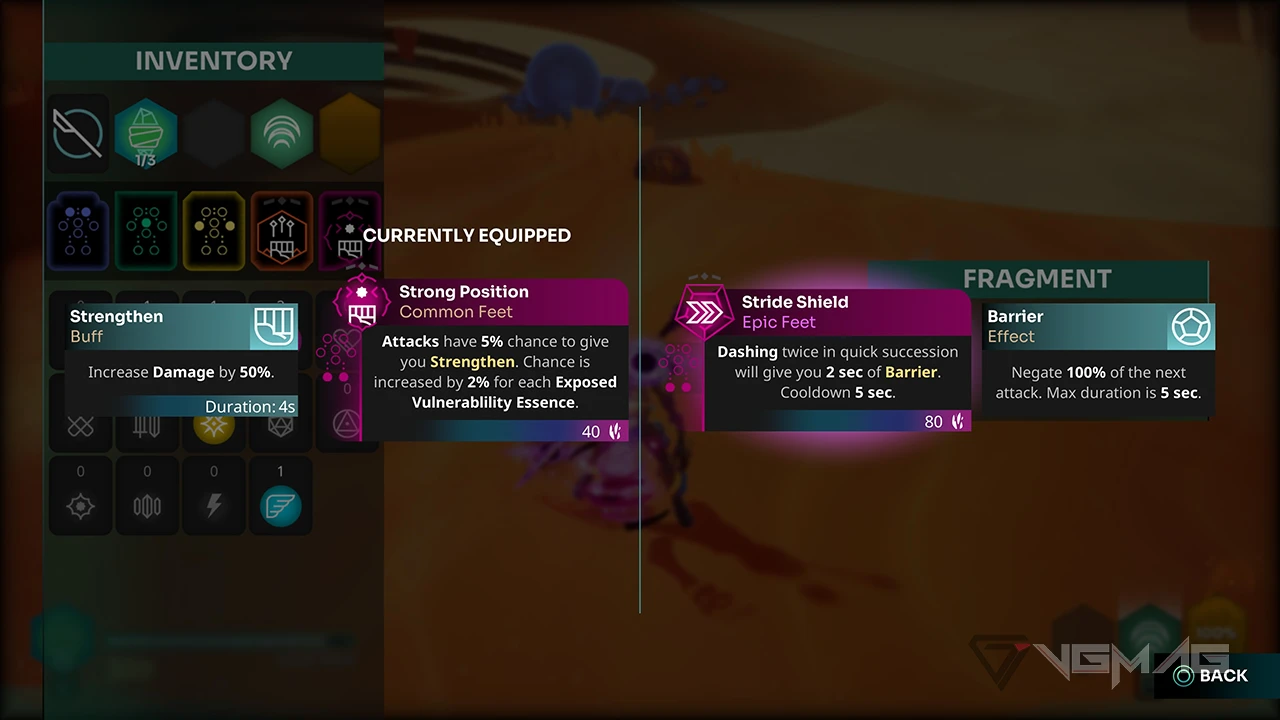The width and height of the screenshot is (1280, 720).
Task: Select the orange-bordered fist fragment slot
Action: coord(281,231)
